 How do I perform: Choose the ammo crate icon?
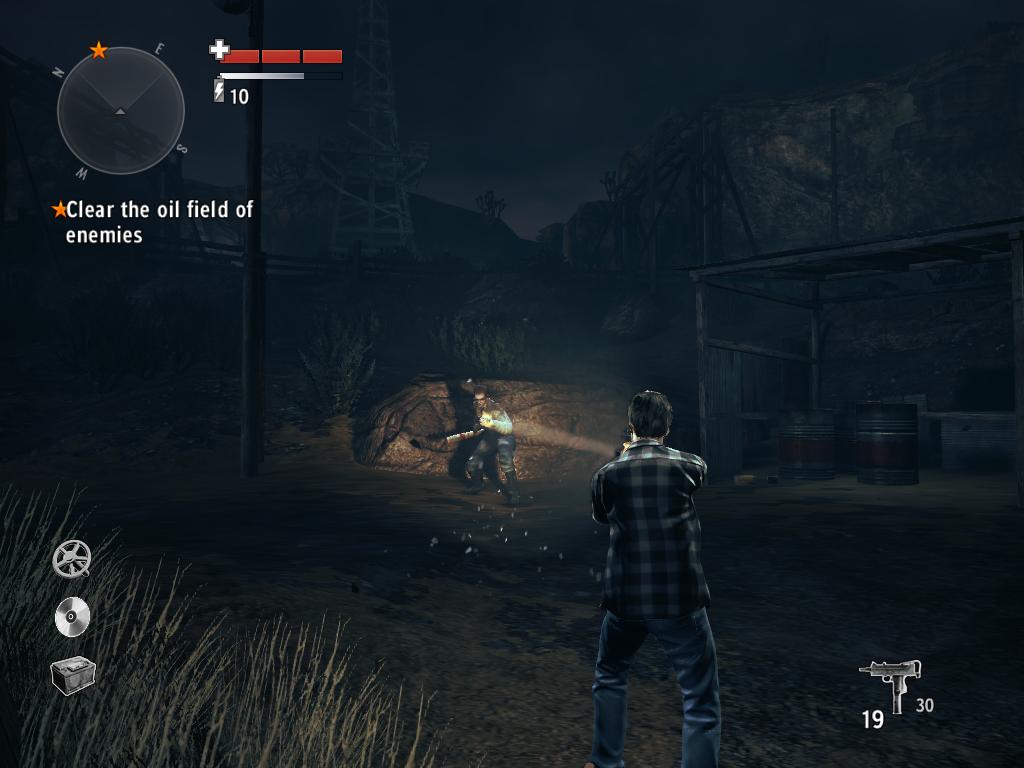point(73,675)
